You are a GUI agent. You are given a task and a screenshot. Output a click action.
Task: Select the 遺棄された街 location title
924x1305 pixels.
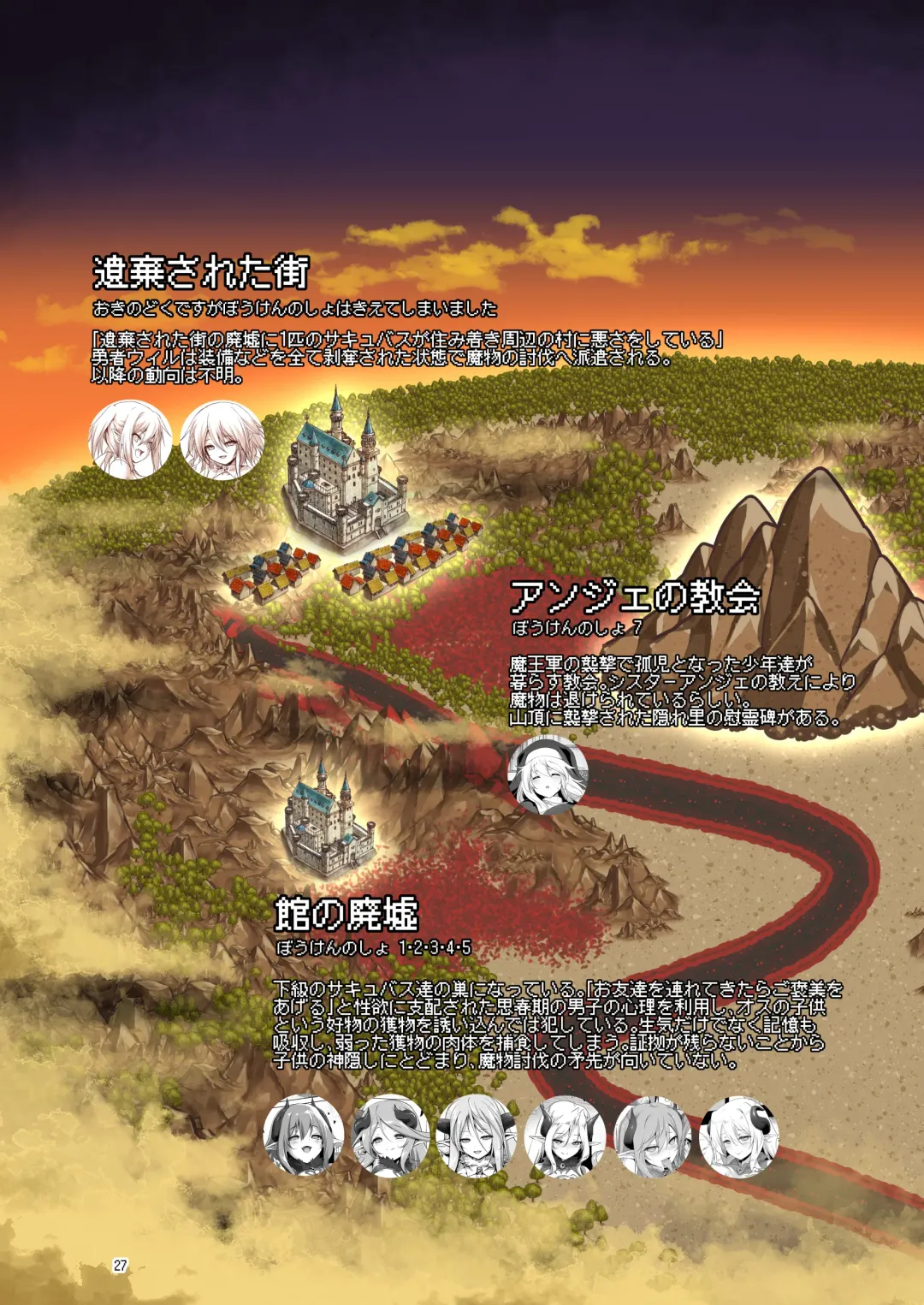click(200, 273)
